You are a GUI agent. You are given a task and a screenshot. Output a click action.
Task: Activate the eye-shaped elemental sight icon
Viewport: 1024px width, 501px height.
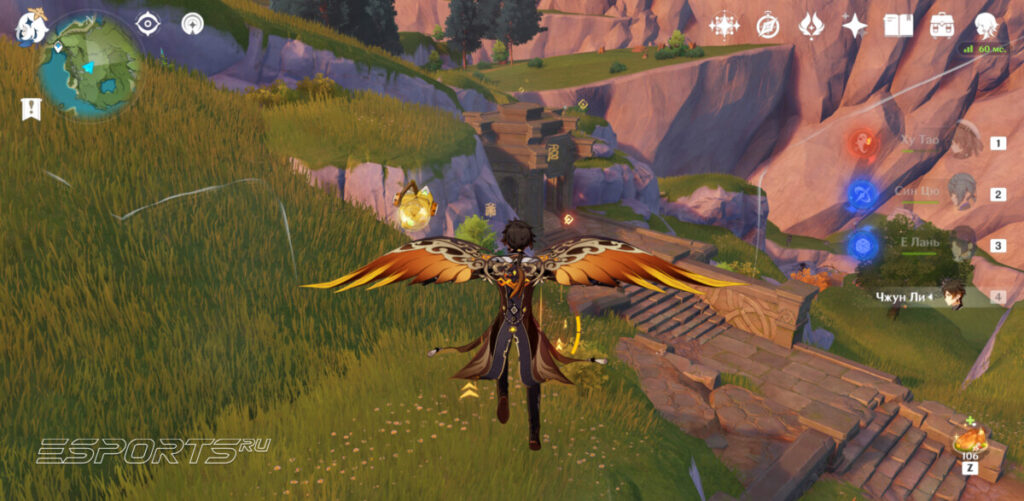tap(148, 23)
